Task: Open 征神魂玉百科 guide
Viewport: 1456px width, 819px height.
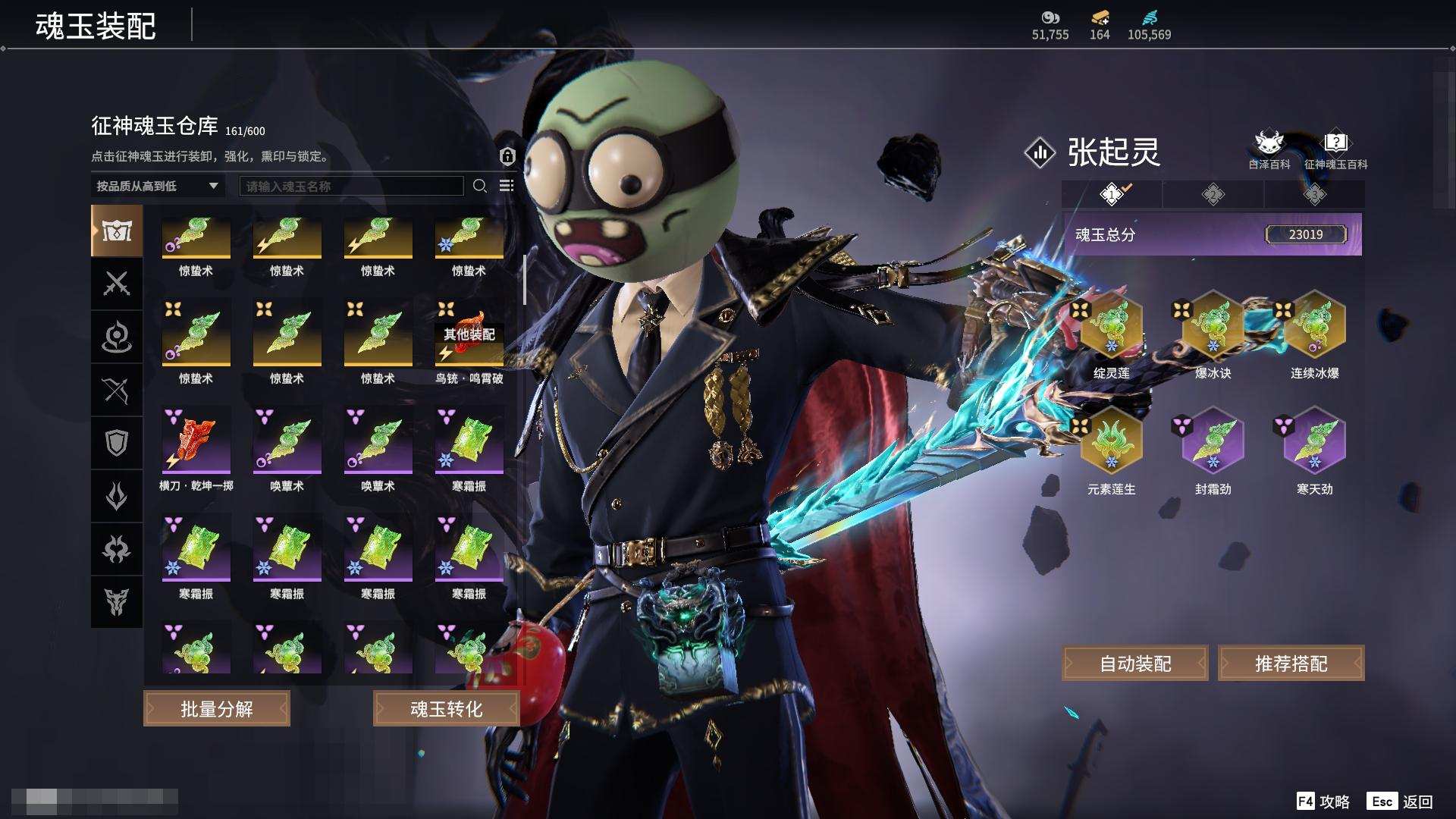Action: point(1335,149)
